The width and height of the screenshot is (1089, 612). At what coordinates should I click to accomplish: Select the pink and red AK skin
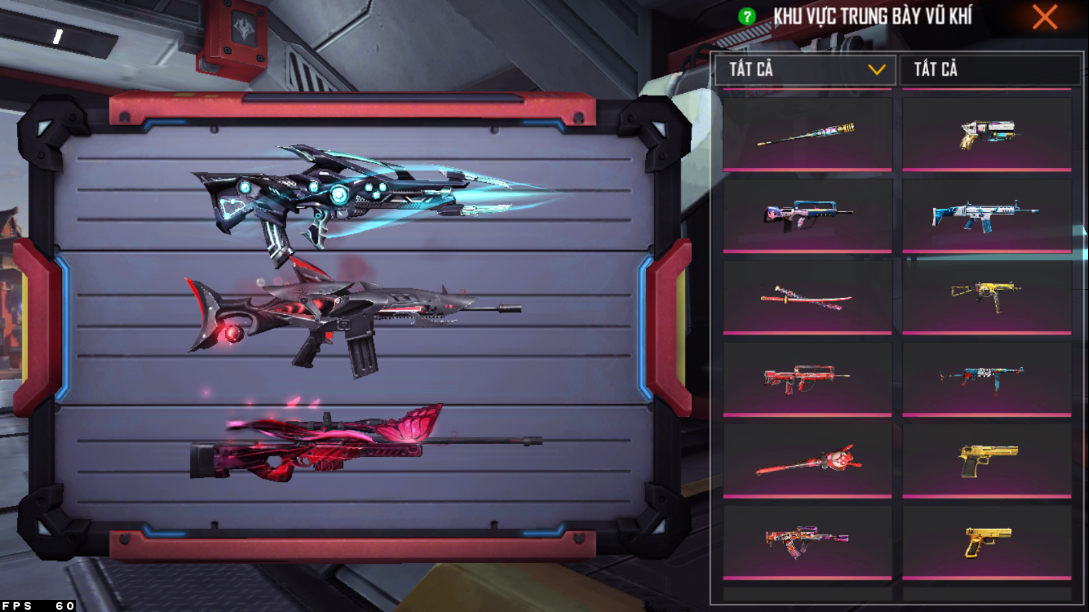click(806, 540)
